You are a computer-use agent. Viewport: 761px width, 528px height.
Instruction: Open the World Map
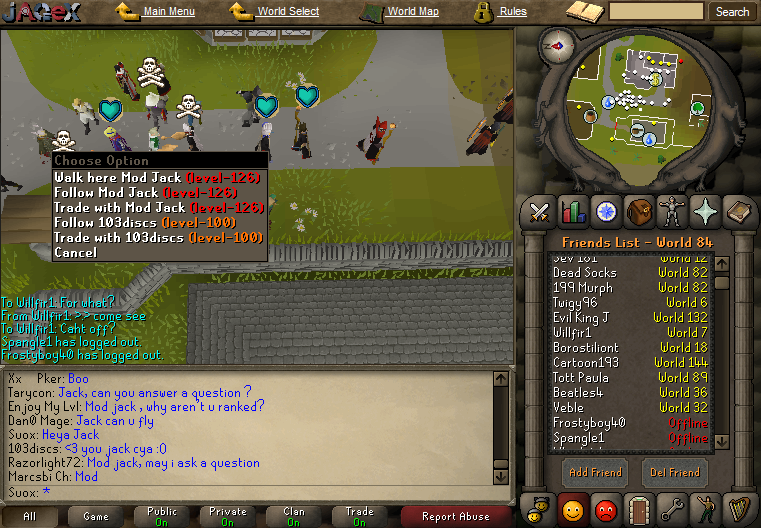(x=412, y=12)
